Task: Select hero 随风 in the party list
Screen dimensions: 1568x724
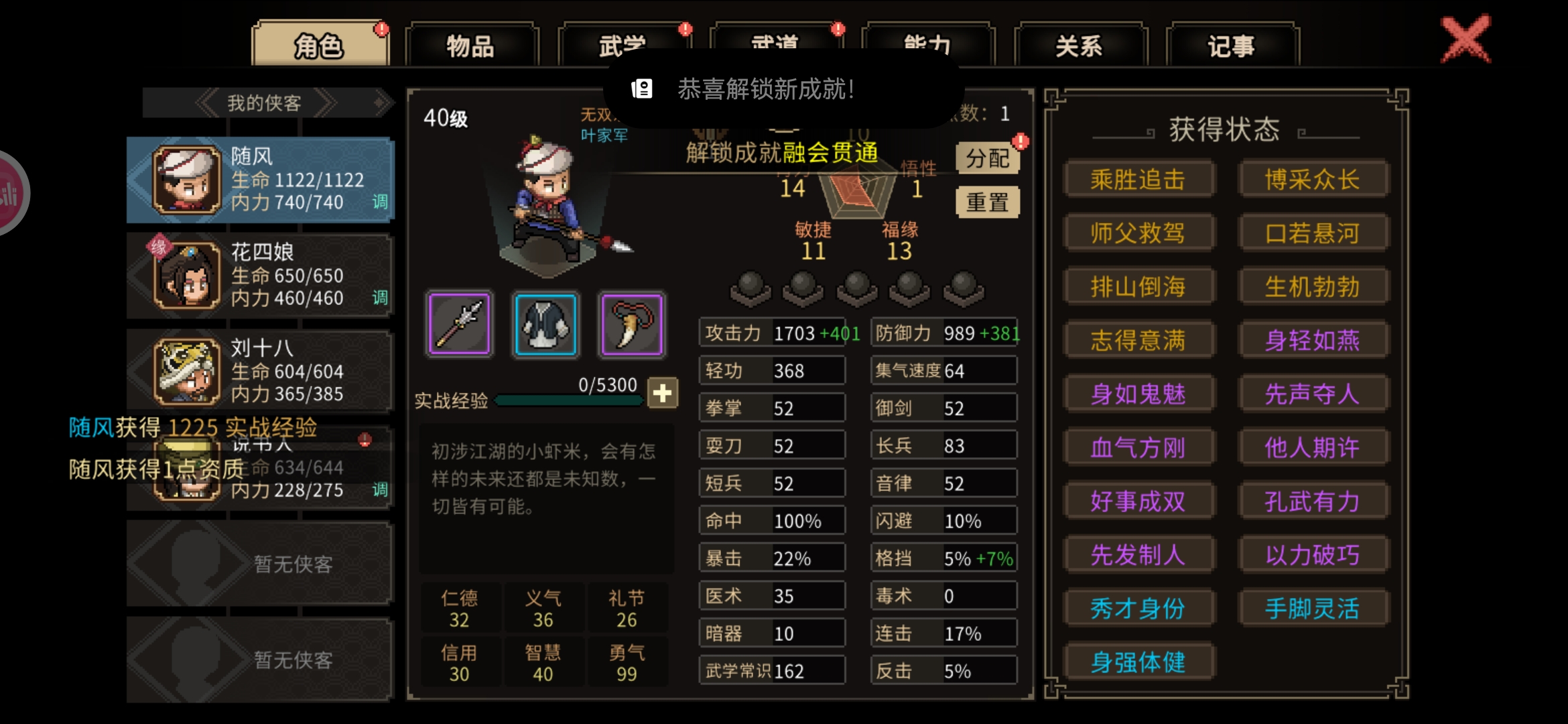Action: (x=260, y=180)
